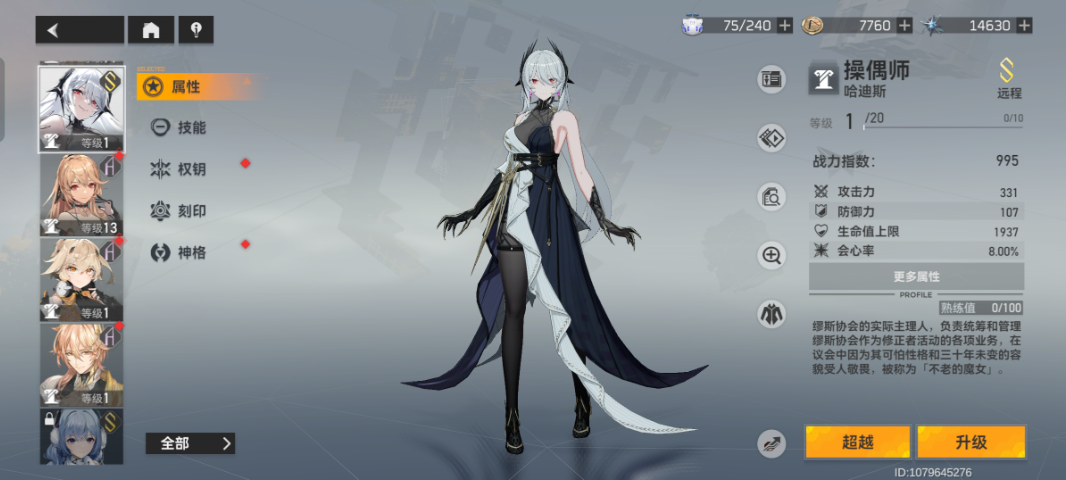Image resolution: width=1066 pixels, height=480 pixels.
Task: Zoom in on the character model
Action: tap(771, 256)
